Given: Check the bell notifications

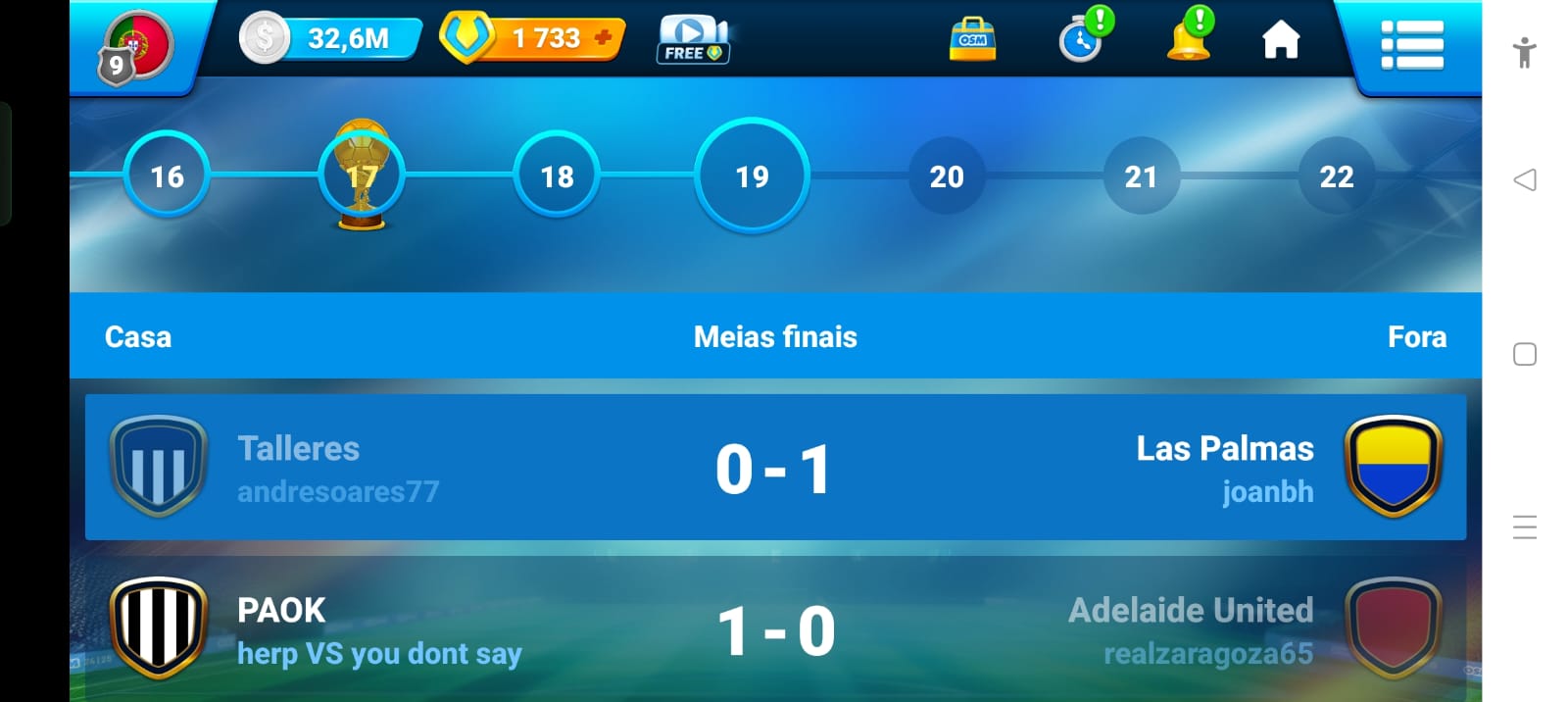Looking at the screenshot, I should (x=1189, y=38).
